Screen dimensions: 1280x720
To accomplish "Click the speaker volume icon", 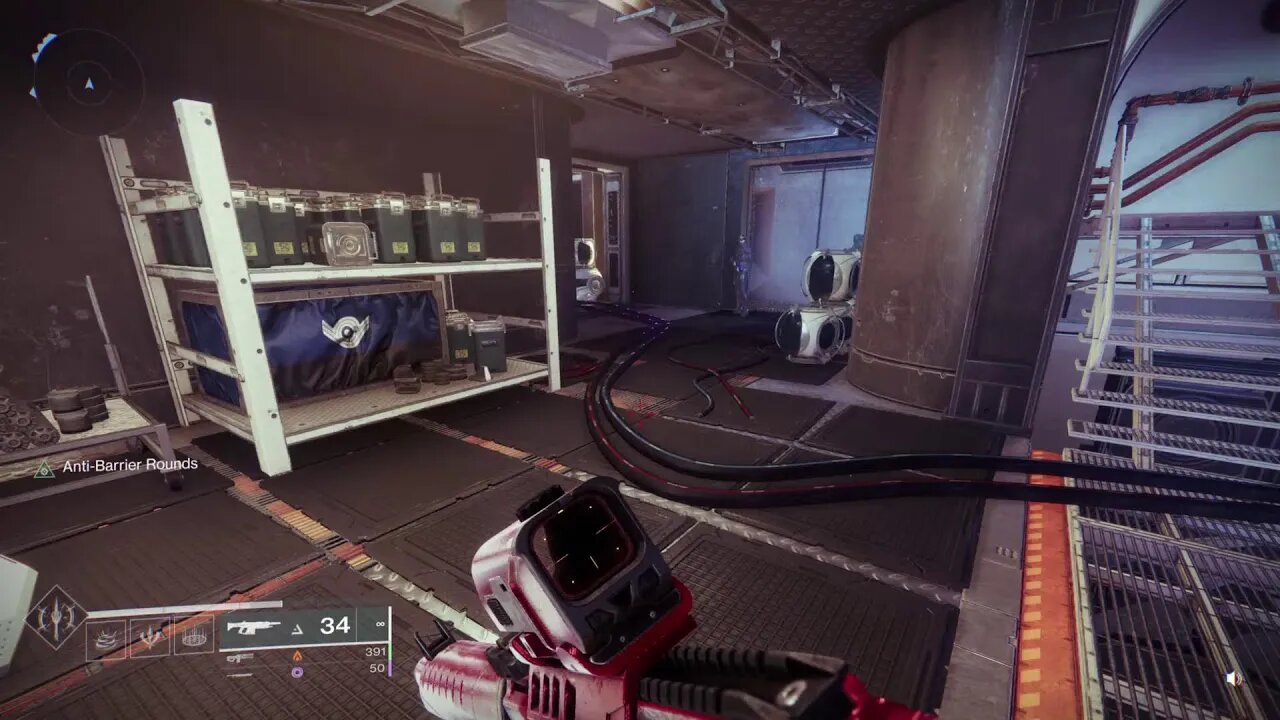I will tap(1235, 678).
